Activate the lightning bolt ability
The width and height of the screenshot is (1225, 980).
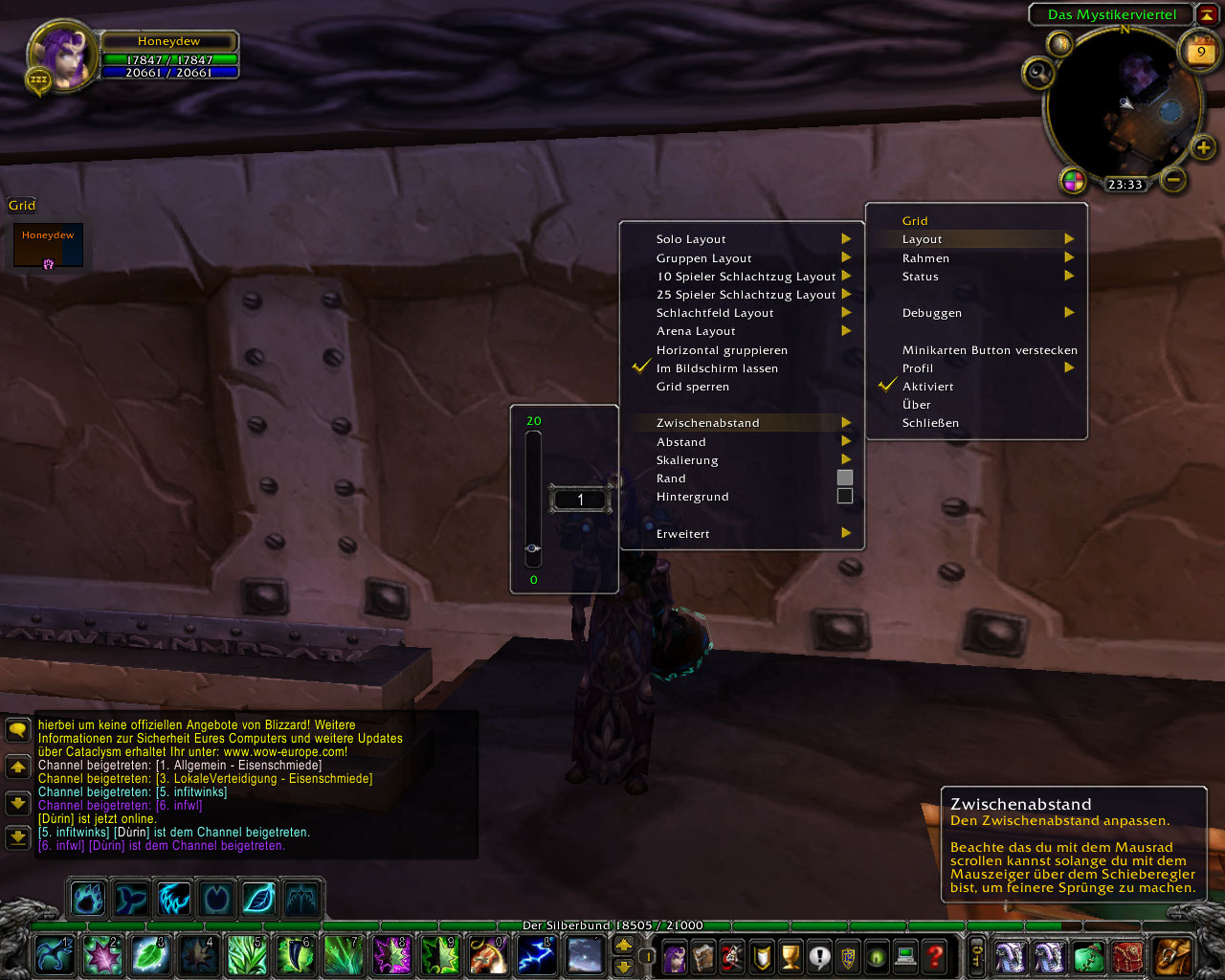click(x=535, y=955)
